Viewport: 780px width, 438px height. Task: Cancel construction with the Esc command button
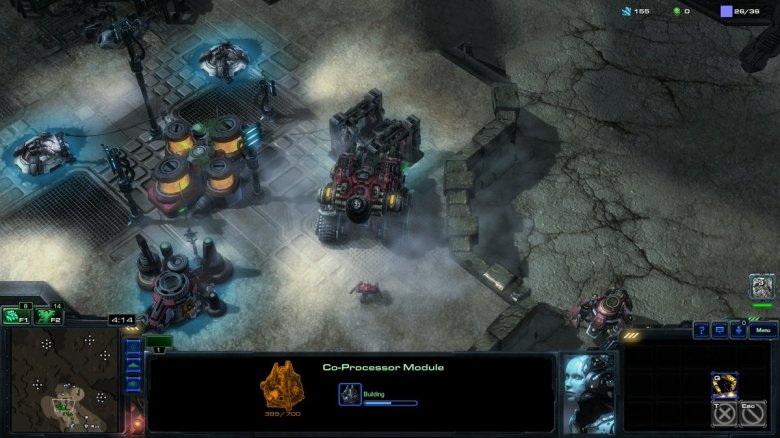click(755, 412)
